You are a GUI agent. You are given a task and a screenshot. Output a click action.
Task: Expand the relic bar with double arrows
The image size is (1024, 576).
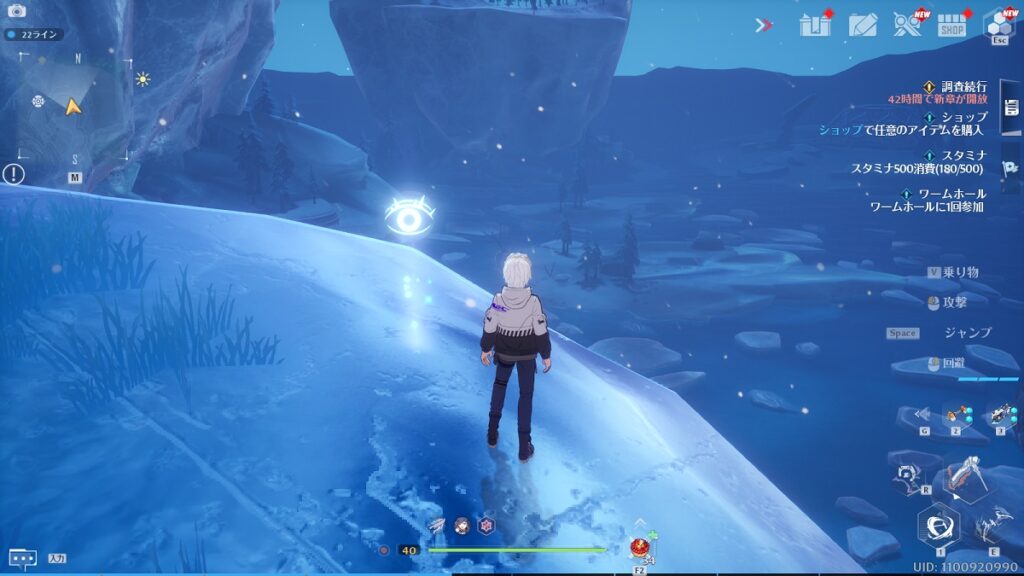[922, 414]
